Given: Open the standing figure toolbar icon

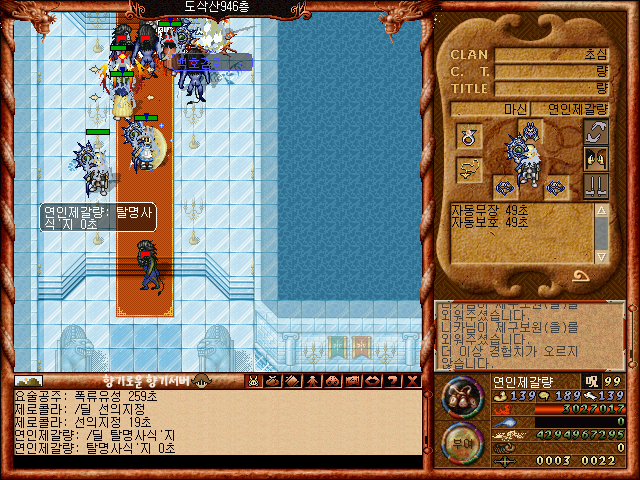Looking at the screenshot, I should (x=311, y=380).
